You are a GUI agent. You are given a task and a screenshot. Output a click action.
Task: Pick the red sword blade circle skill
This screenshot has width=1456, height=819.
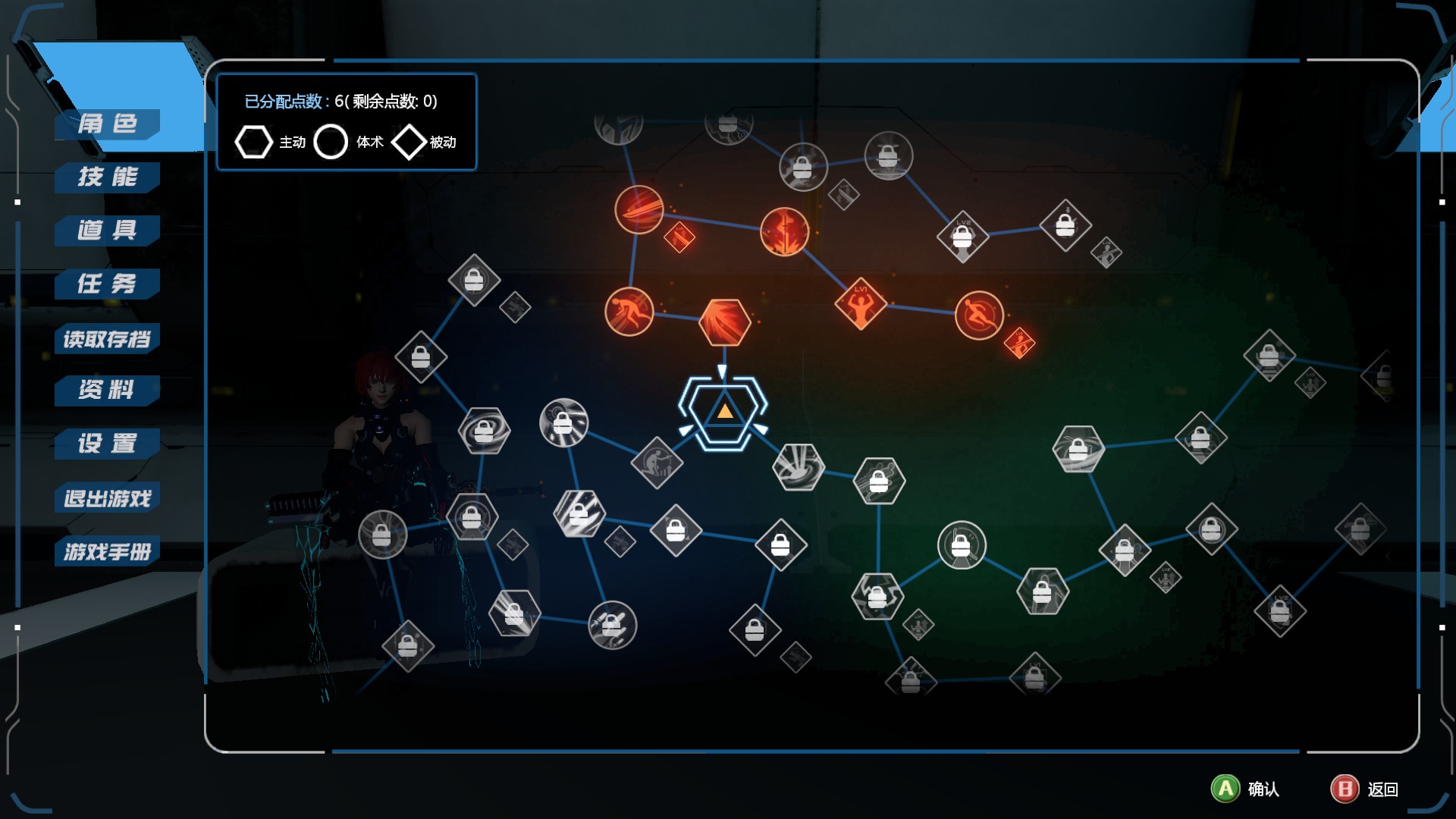639,209
